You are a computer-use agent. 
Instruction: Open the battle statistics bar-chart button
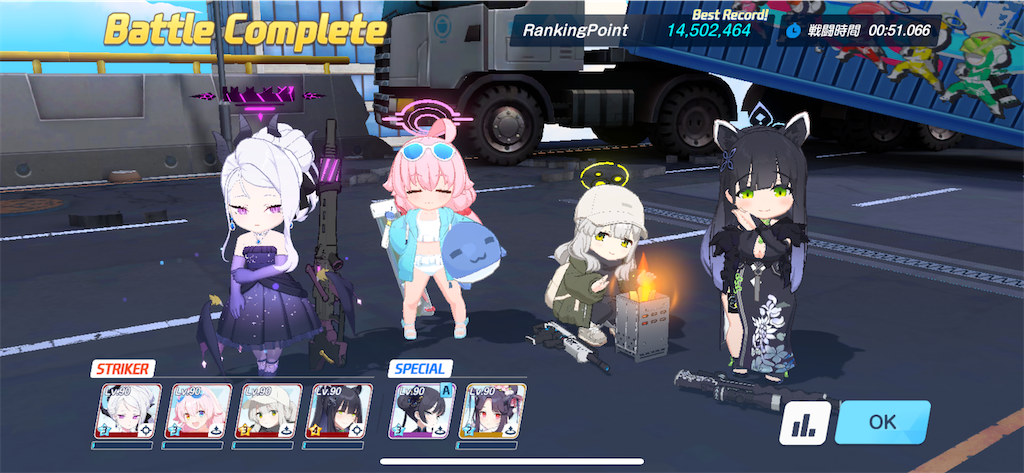(803, 424)
